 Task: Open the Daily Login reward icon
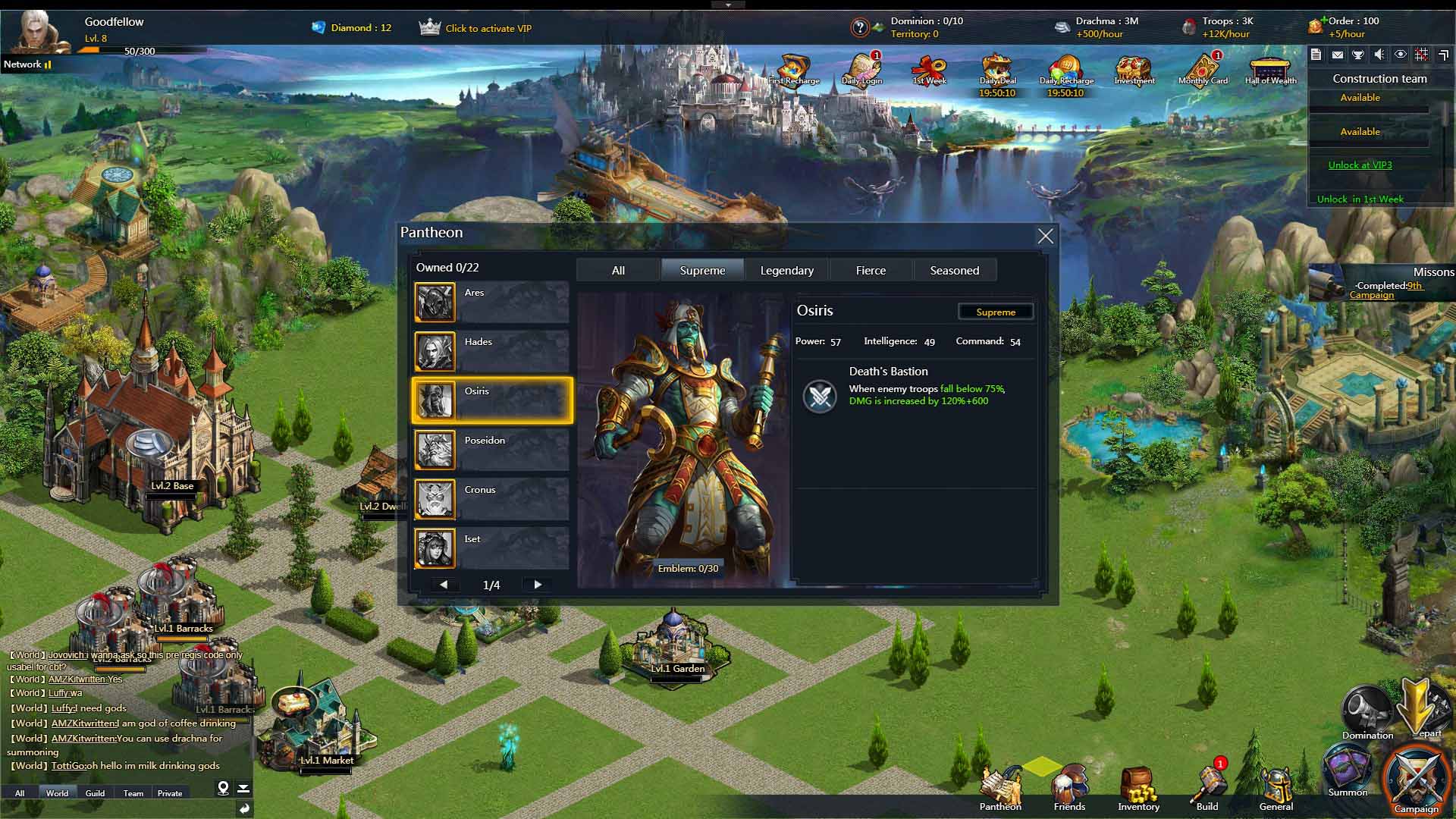(862, 70)
